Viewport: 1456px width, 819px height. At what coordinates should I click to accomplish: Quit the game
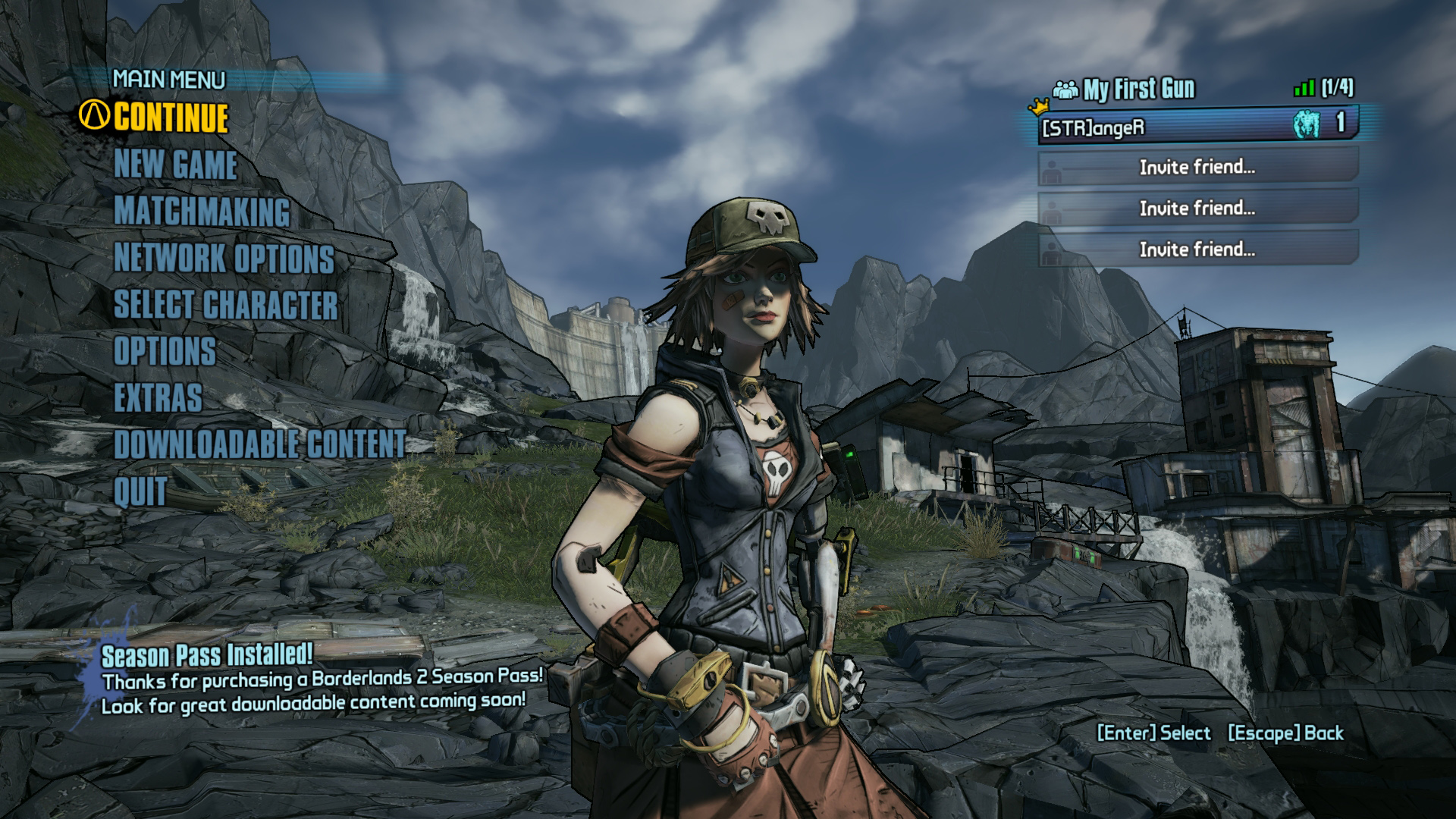[140, 491]
